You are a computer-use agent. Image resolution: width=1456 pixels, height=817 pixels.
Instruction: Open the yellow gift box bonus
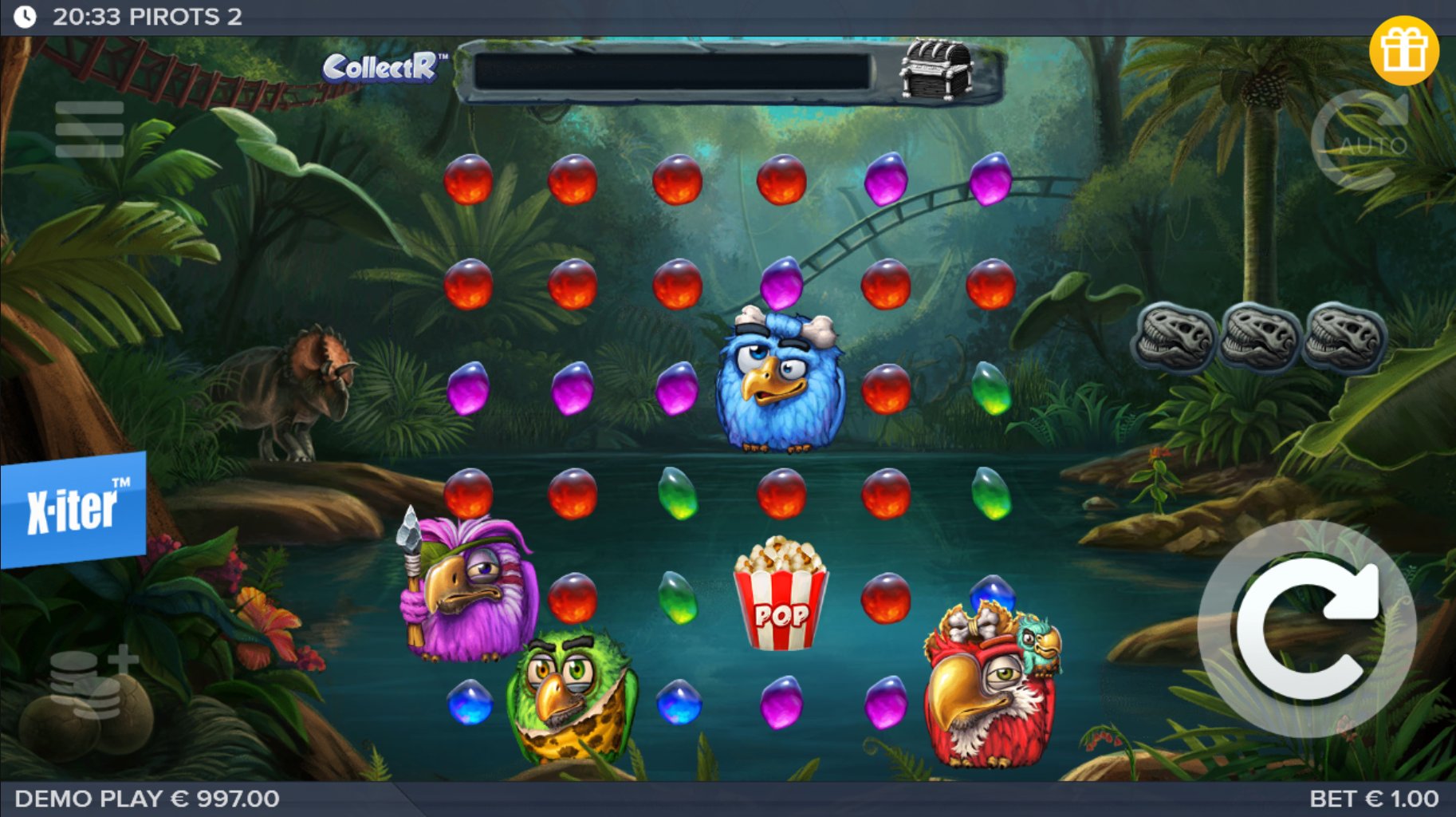[1404, 50]
